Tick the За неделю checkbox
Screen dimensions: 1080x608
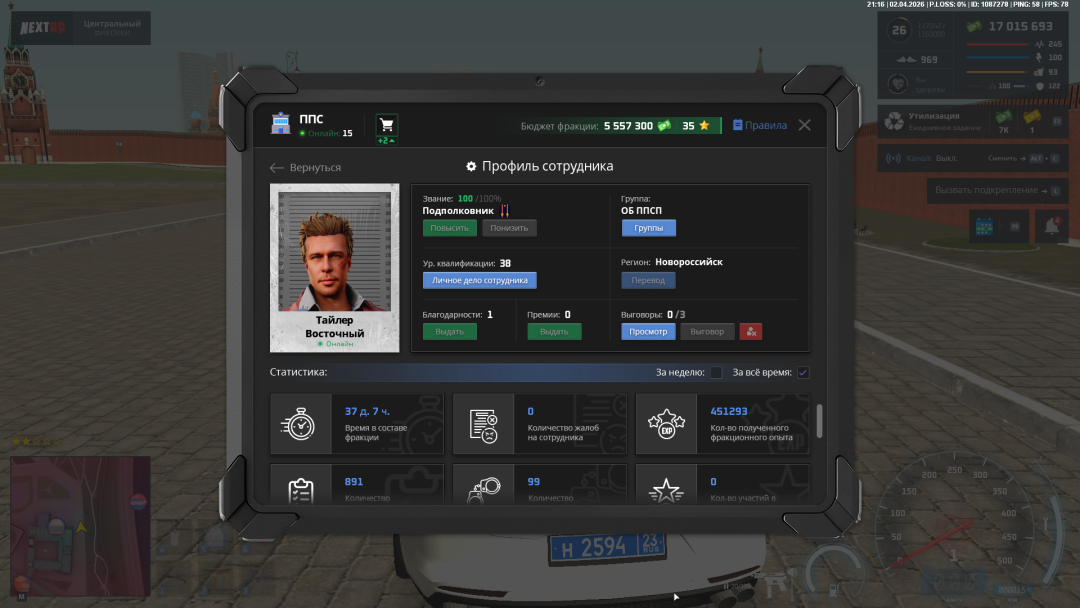(716, 373)
